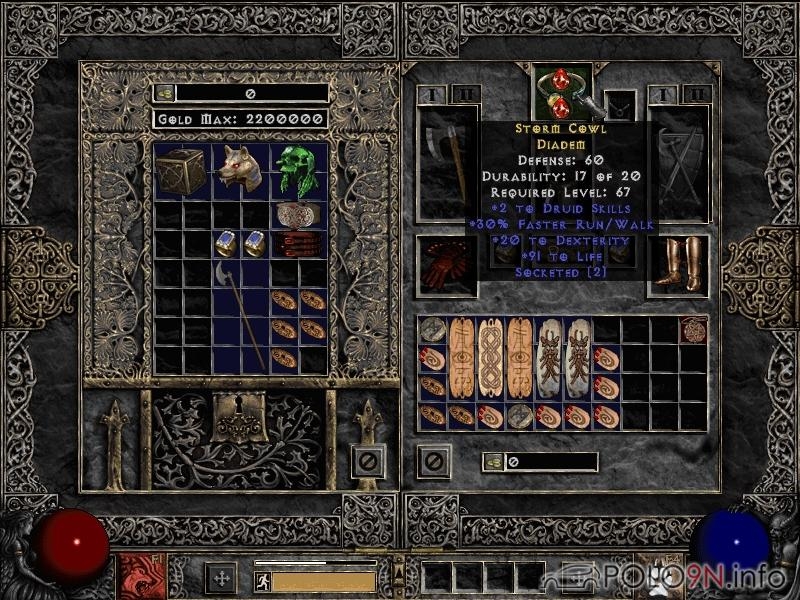
Task: Select the equipped golden boots
Action: 678,265
